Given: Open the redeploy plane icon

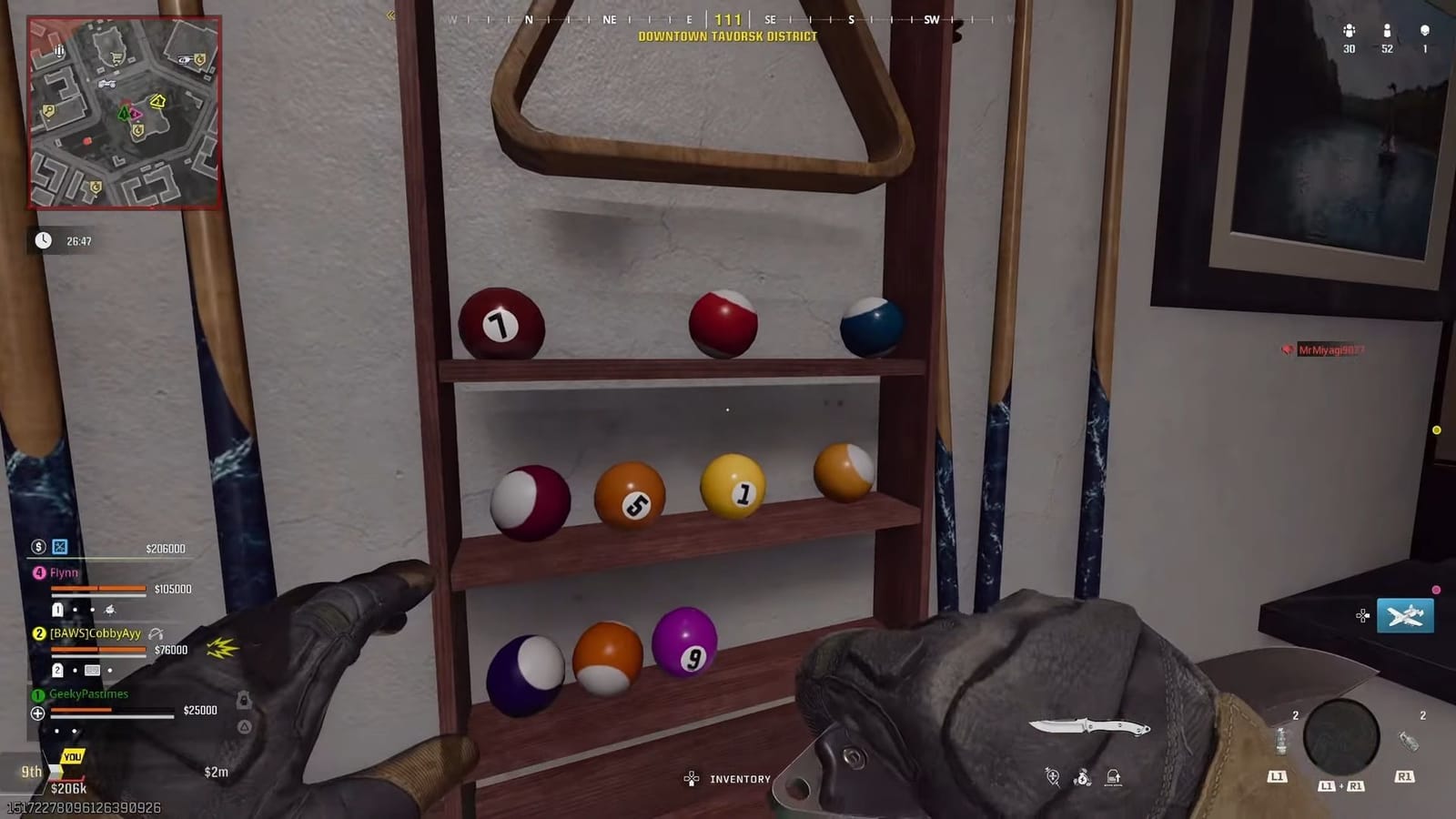Looking at the screenshot, I should point(1404,617).
